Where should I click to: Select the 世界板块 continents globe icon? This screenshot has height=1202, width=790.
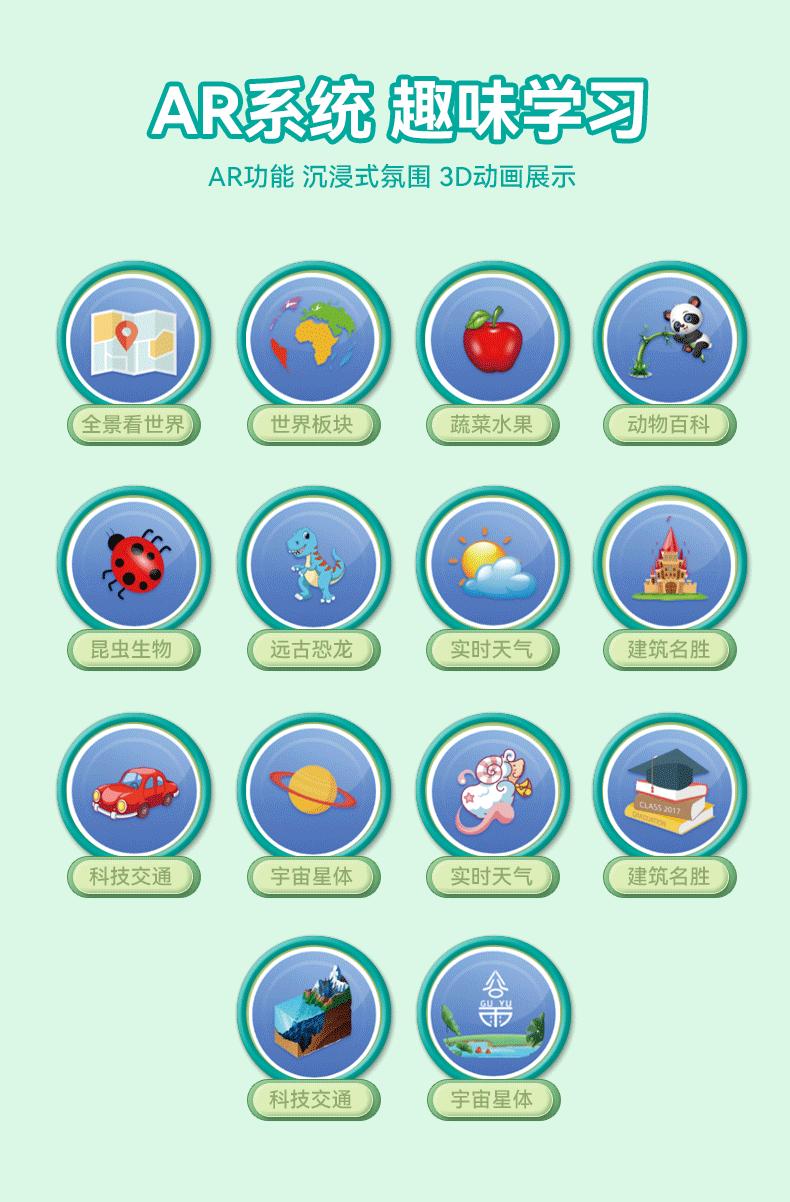click(x=312, y=338)
